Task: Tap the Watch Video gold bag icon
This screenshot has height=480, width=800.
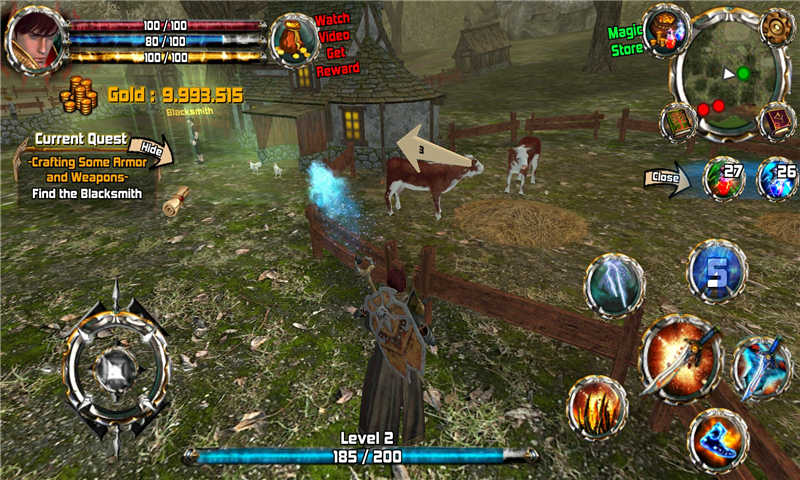Action: 293,40
